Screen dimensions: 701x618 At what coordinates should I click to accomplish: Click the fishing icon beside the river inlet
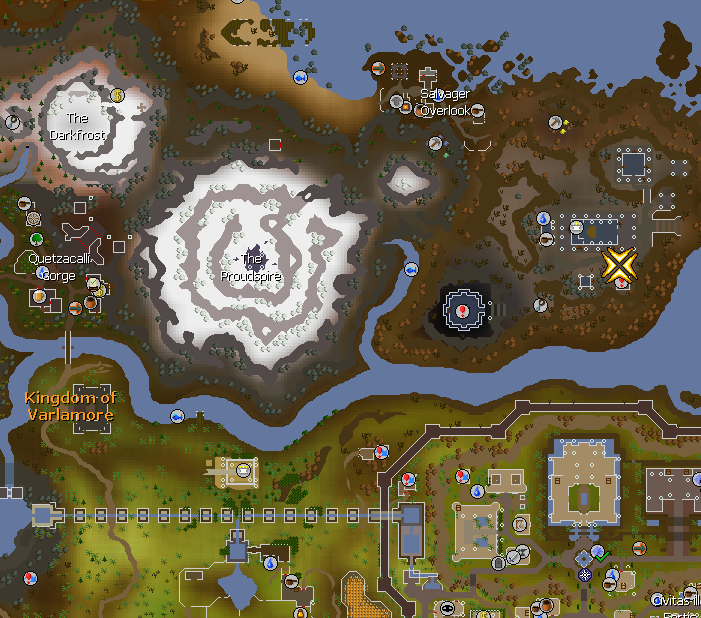pyautogui.click(x=411, y=269)
